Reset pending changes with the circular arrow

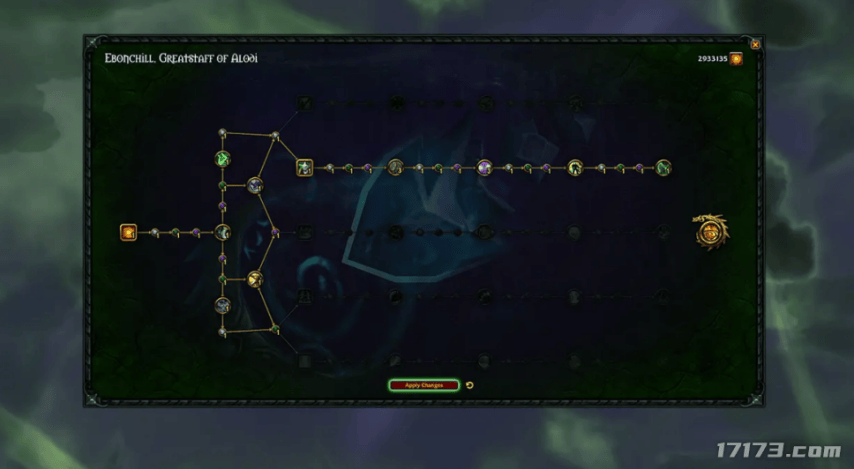tap(470, 385)
